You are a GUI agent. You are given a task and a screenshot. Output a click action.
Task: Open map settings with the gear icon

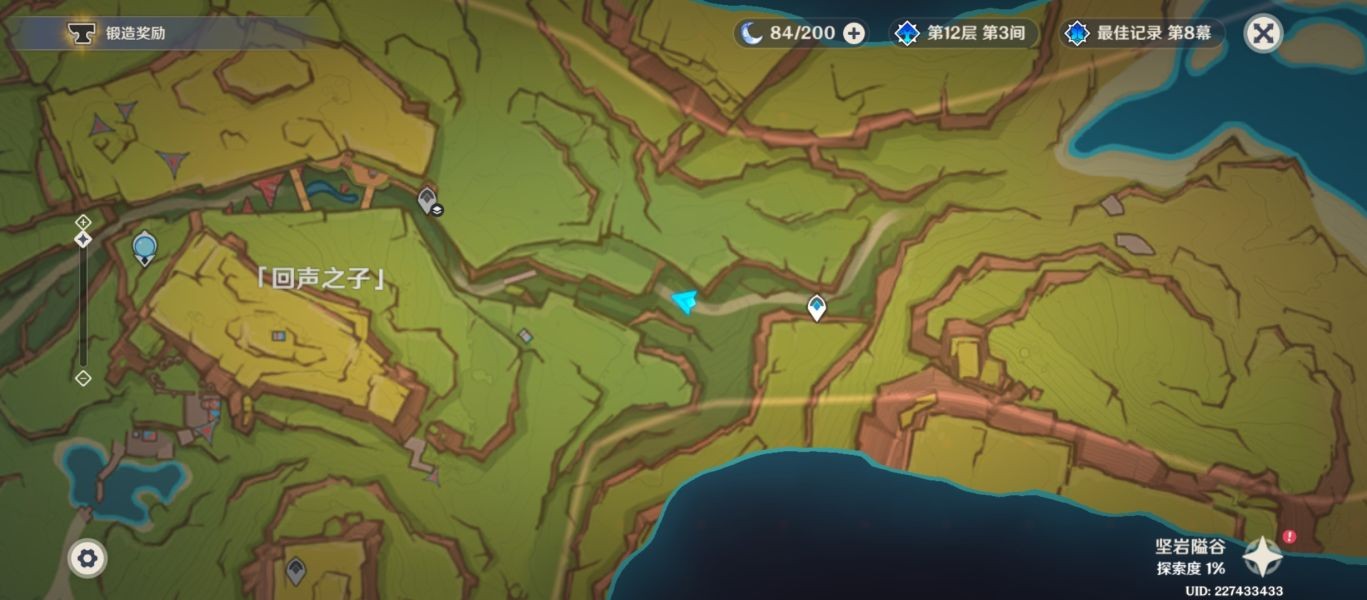click(x=87, y=558)
